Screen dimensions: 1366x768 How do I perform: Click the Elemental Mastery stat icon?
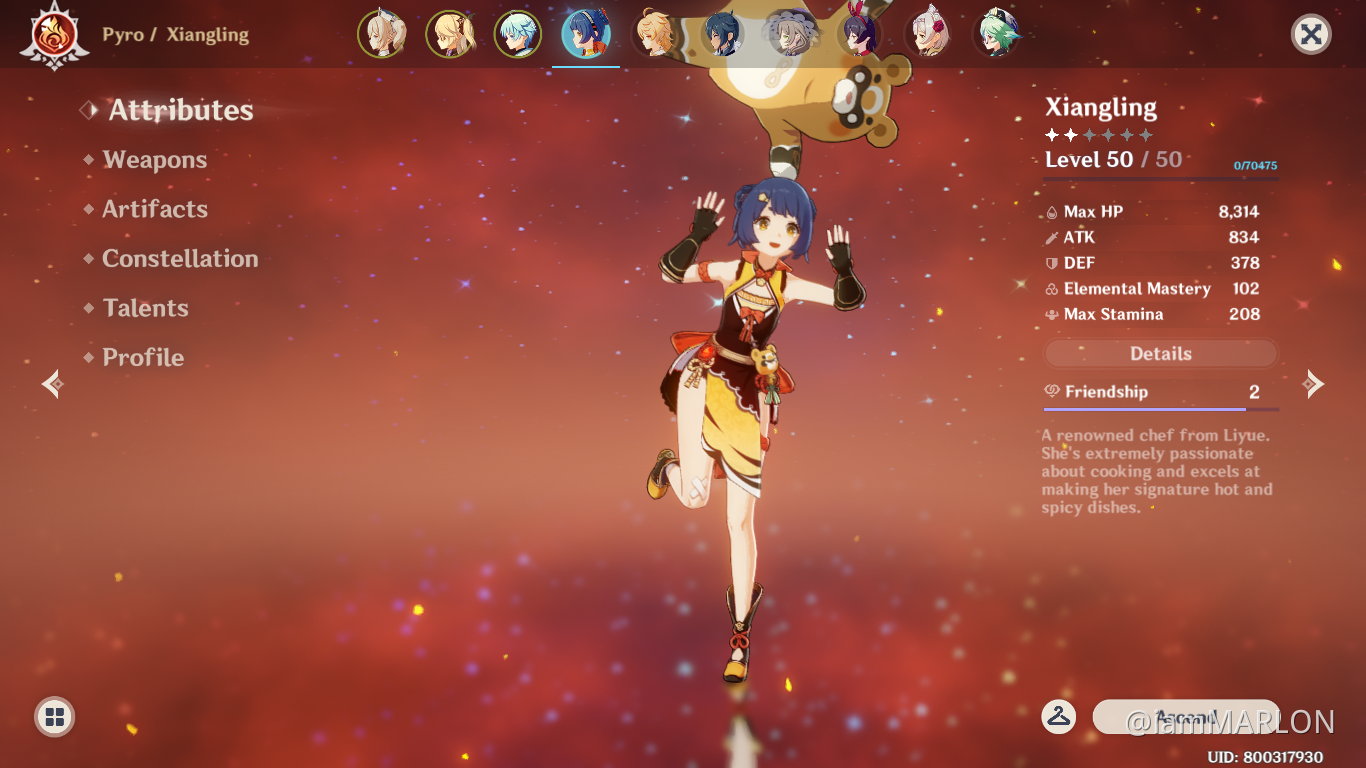click(x=1051, y=289)
